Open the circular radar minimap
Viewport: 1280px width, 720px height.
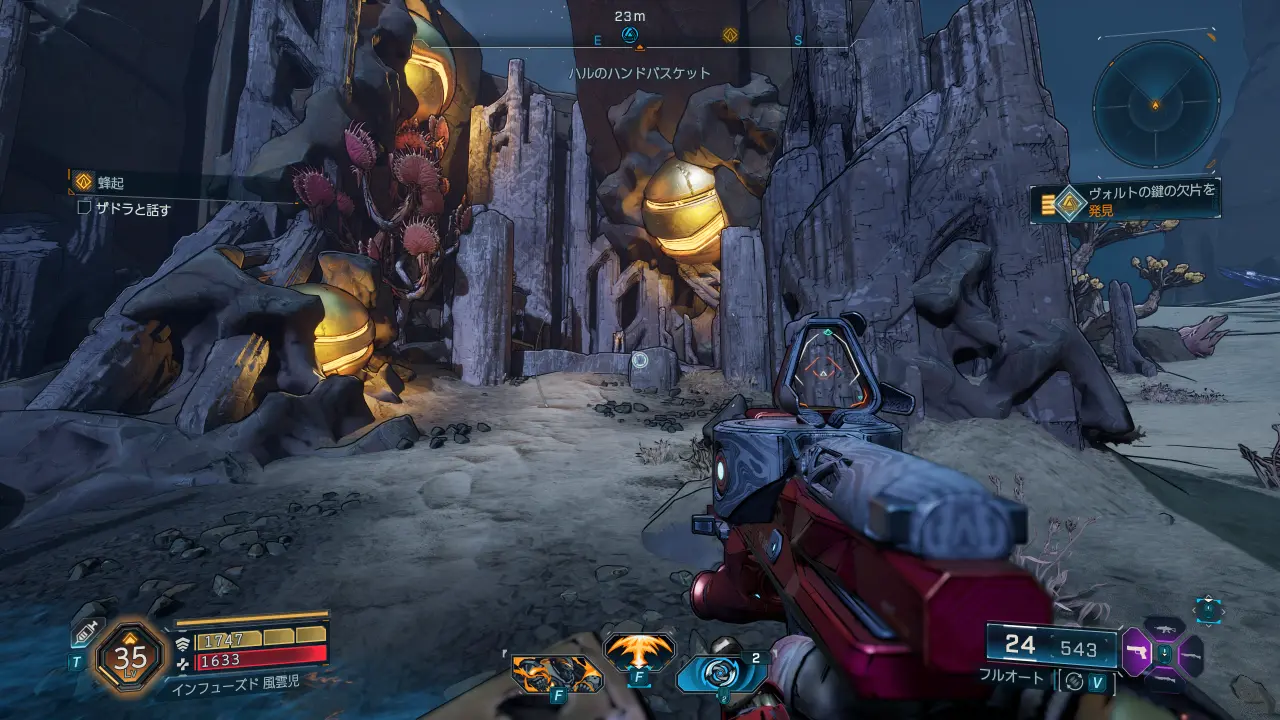pos(1155,103)
